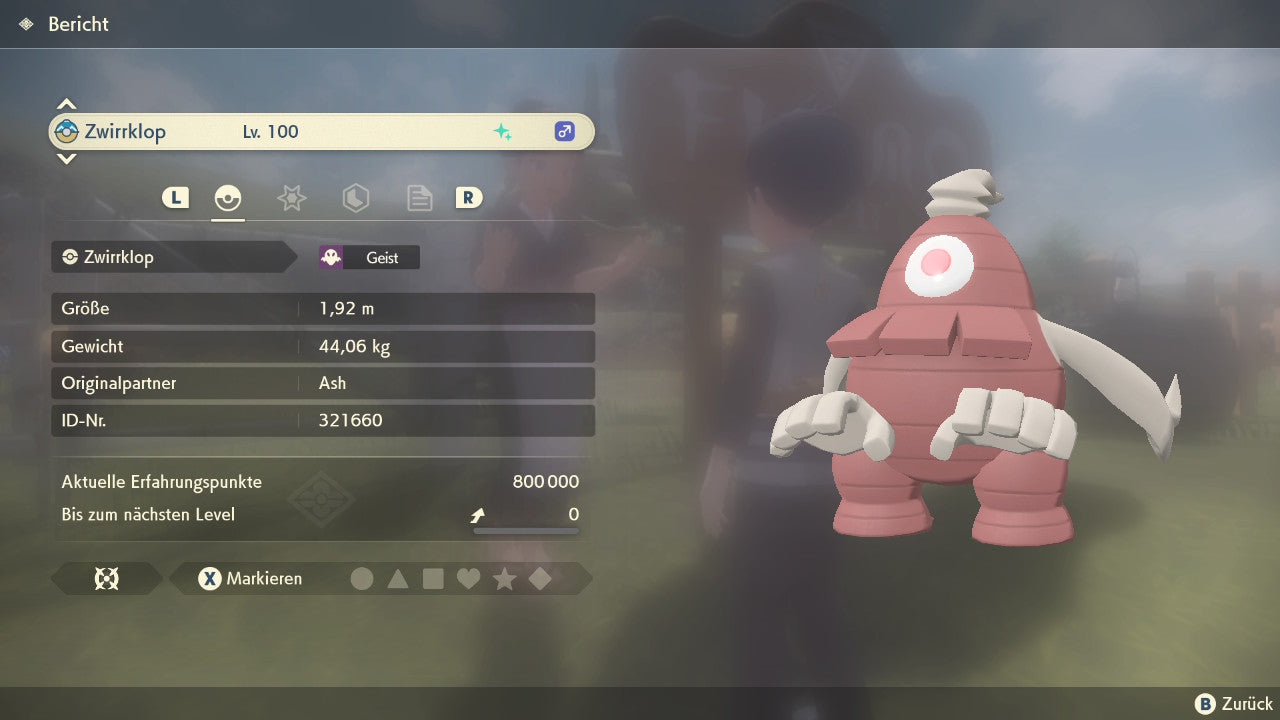Click the Zurück back button
Screen dimensions: 1280x720
tap(1234, 704)
